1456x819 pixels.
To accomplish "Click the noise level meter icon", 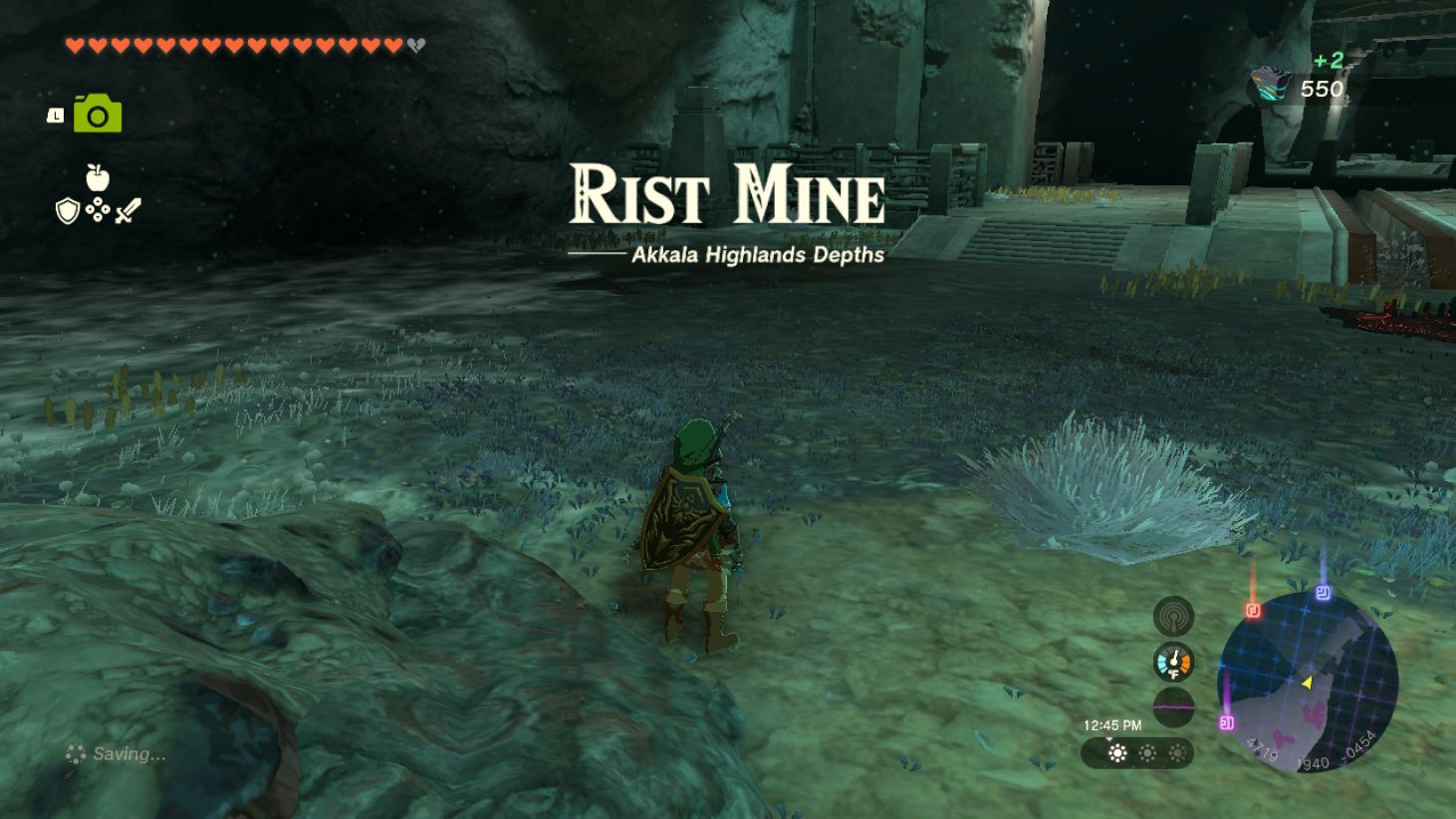I will [1172, 703].
